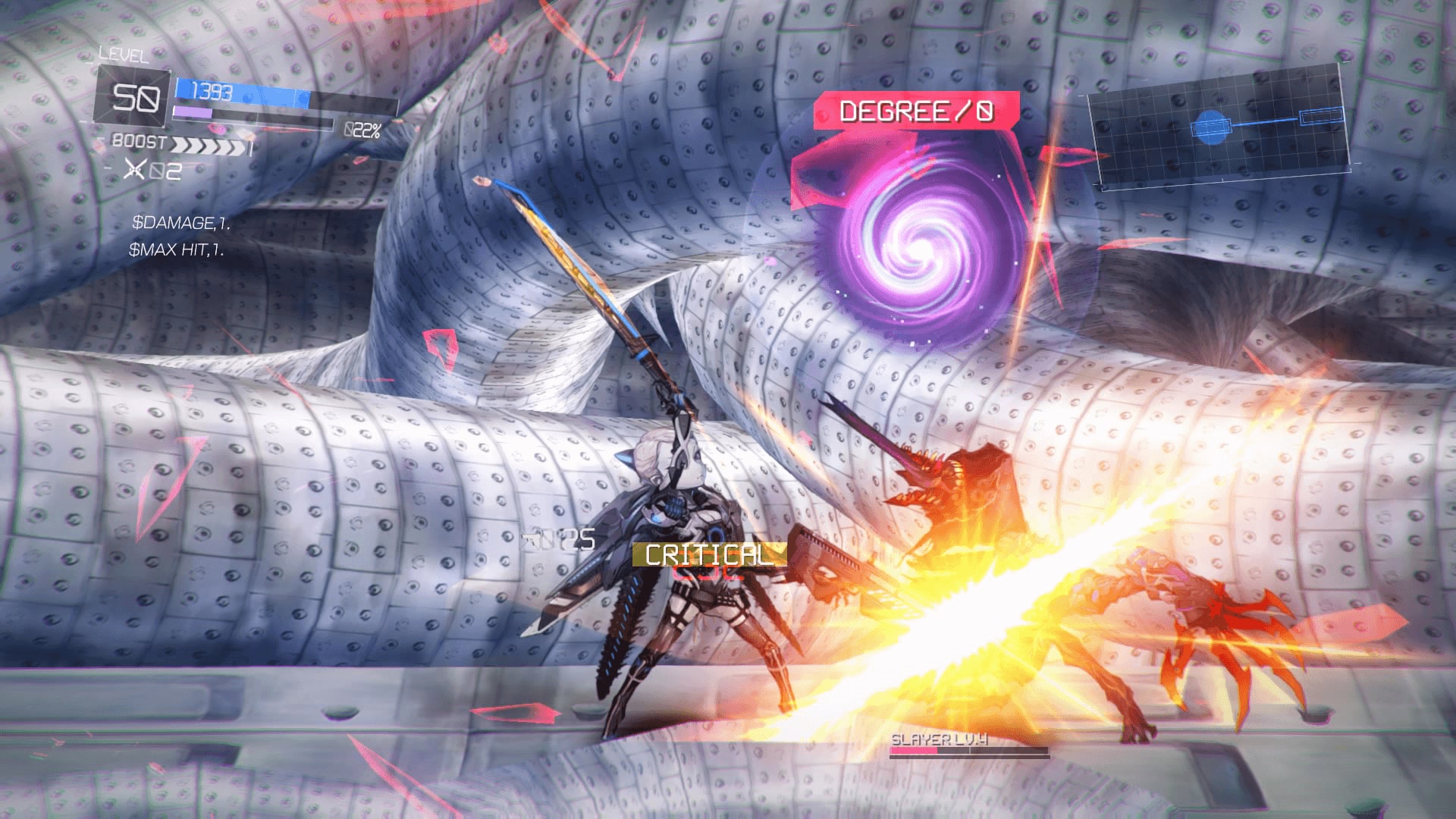Image resolution: width=1456 pixels, height=819 pixels.
Task: Select the Level 50 emblem badge
Action: point(133,96)
